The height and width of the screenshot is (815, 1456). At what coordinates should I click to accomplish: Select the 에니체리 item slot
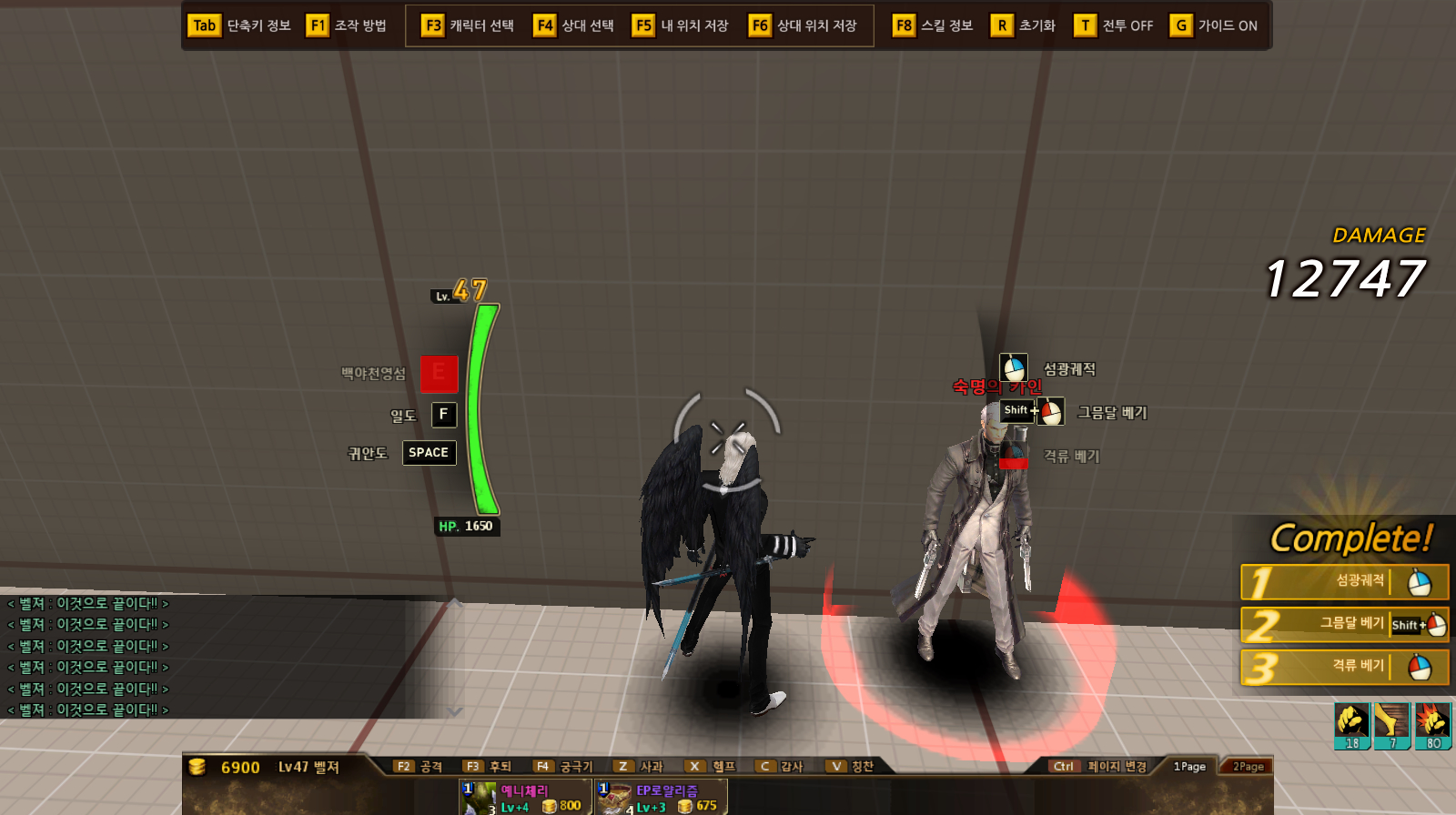point(525,797)
